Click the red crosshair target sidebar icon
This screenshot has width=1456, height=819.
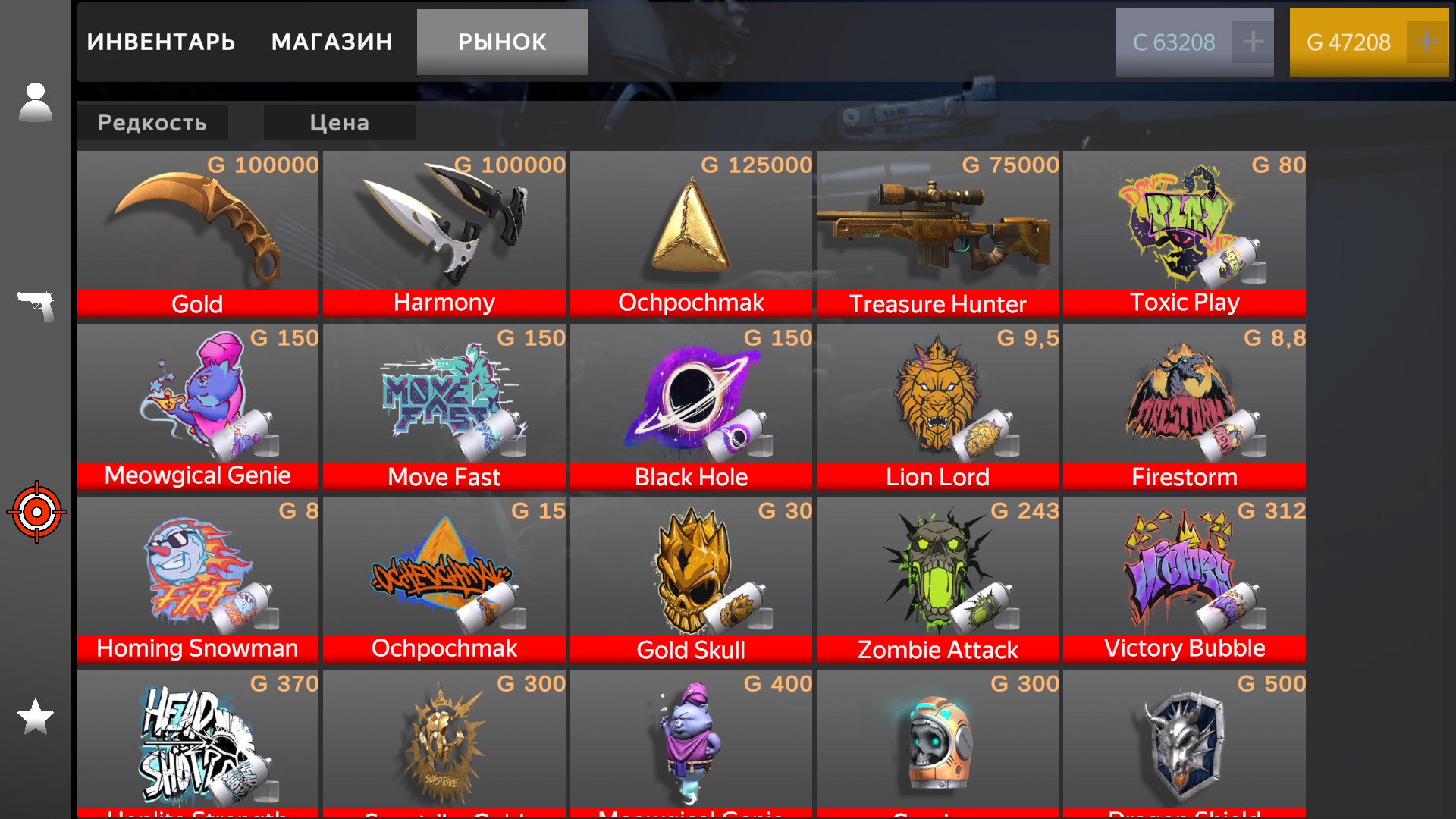point(36,512)
